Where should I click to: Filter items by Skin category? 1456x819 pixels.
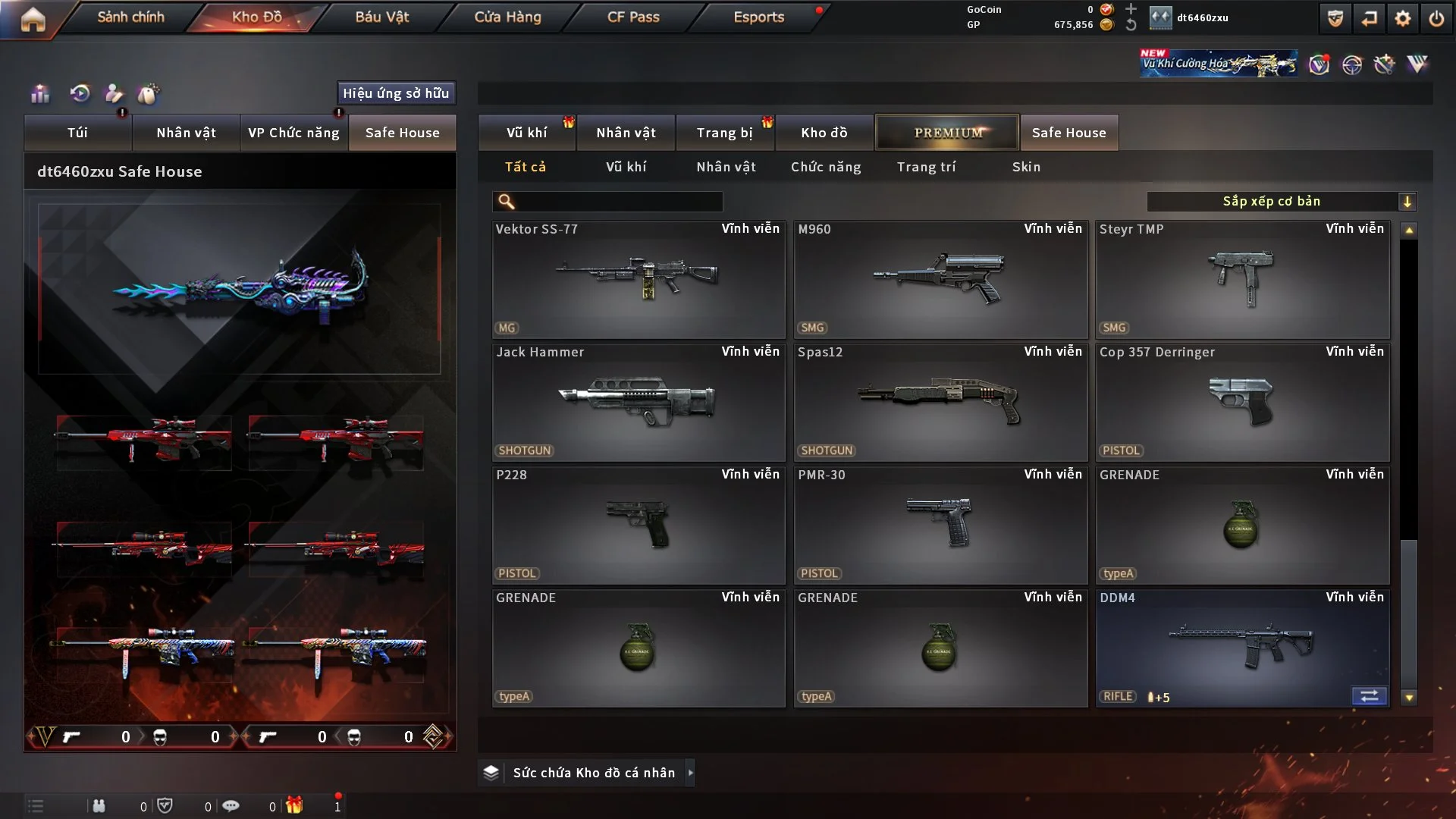1026,167
